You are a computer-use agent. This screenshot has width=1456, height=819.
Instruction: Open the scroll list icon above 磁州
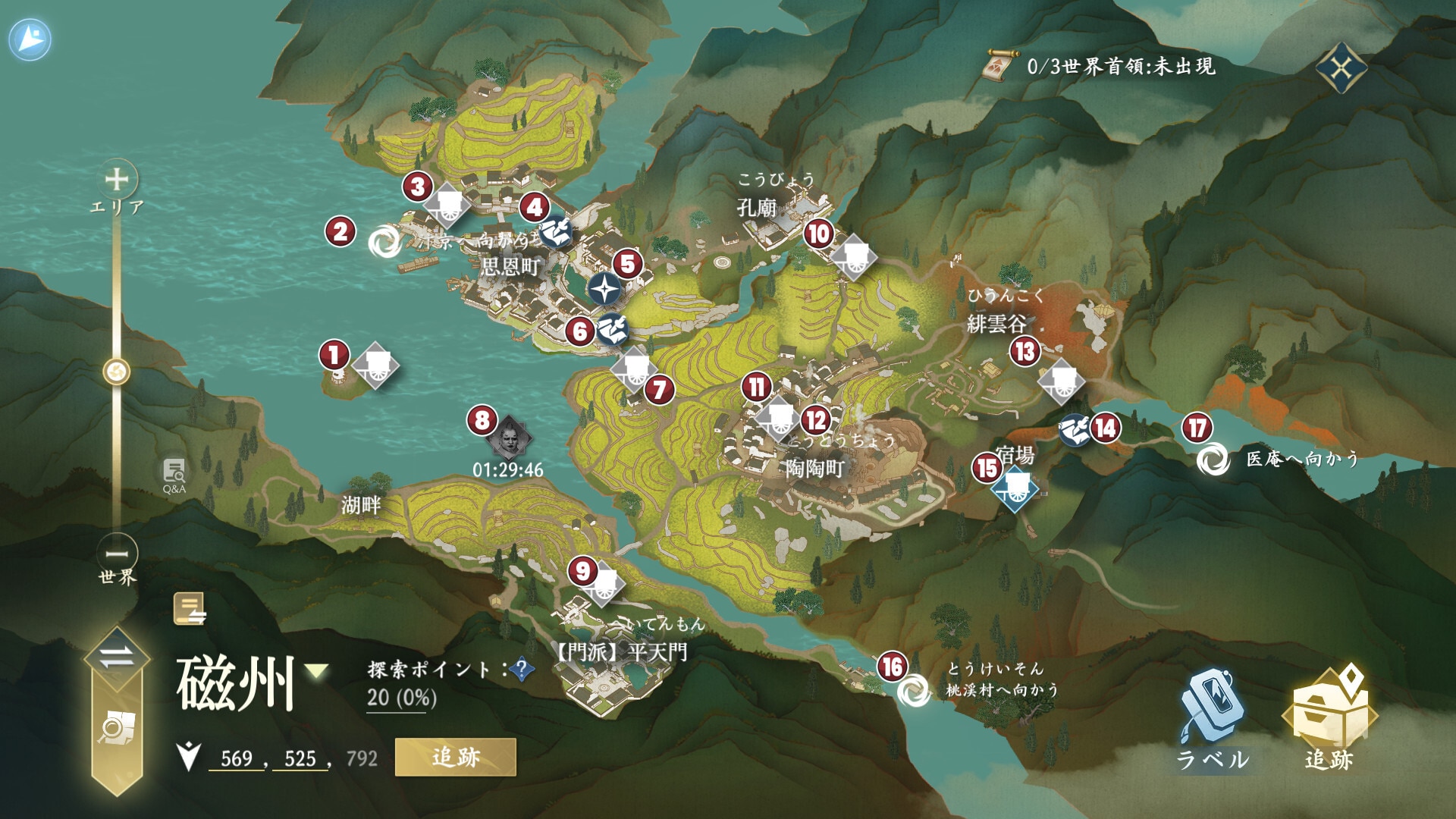189,609
